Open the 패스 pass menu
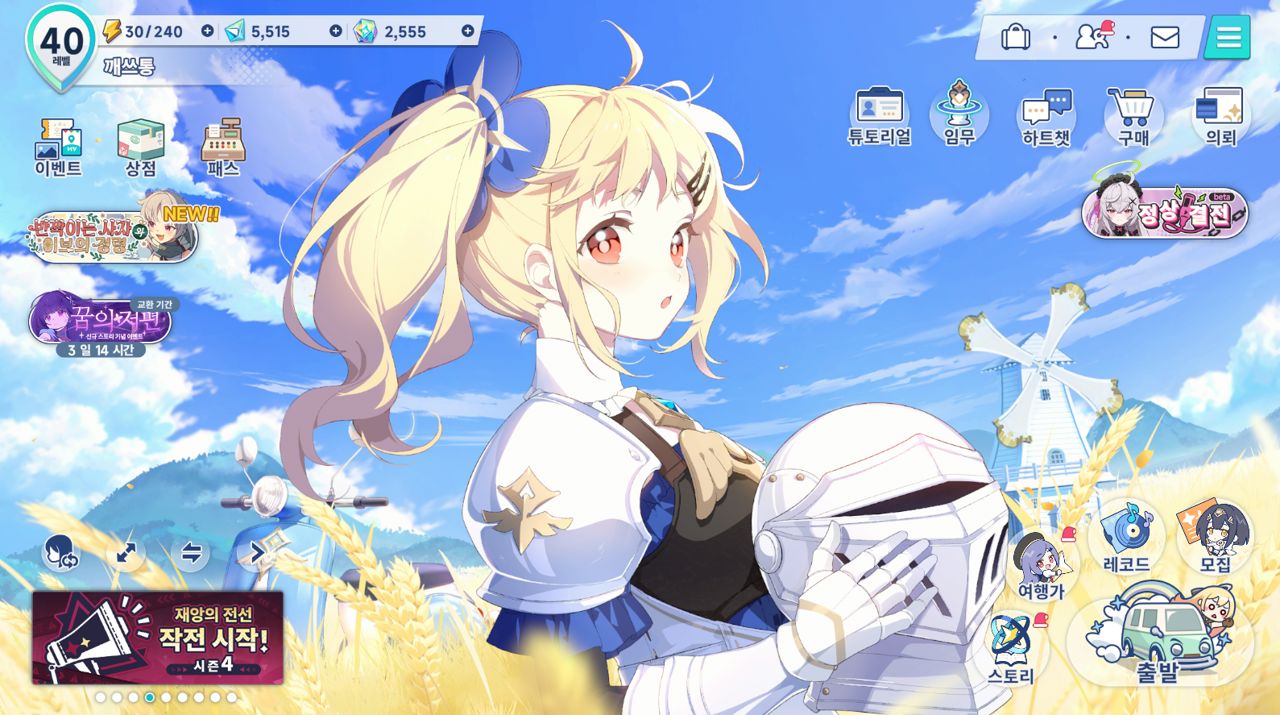 tap(223, 146)
